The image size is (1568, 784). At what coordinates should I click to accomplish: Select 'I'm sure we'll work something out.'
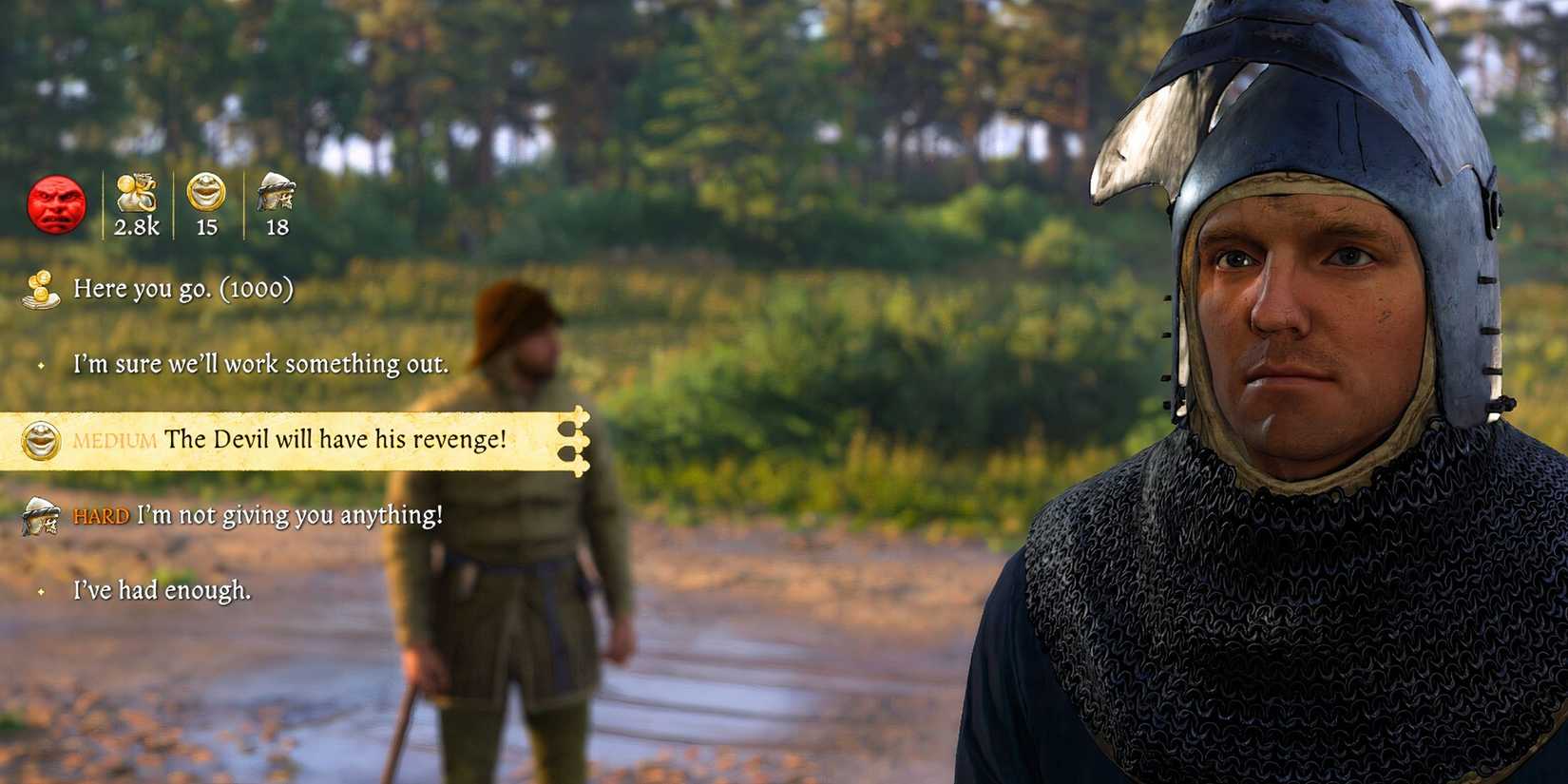(259, 364)
